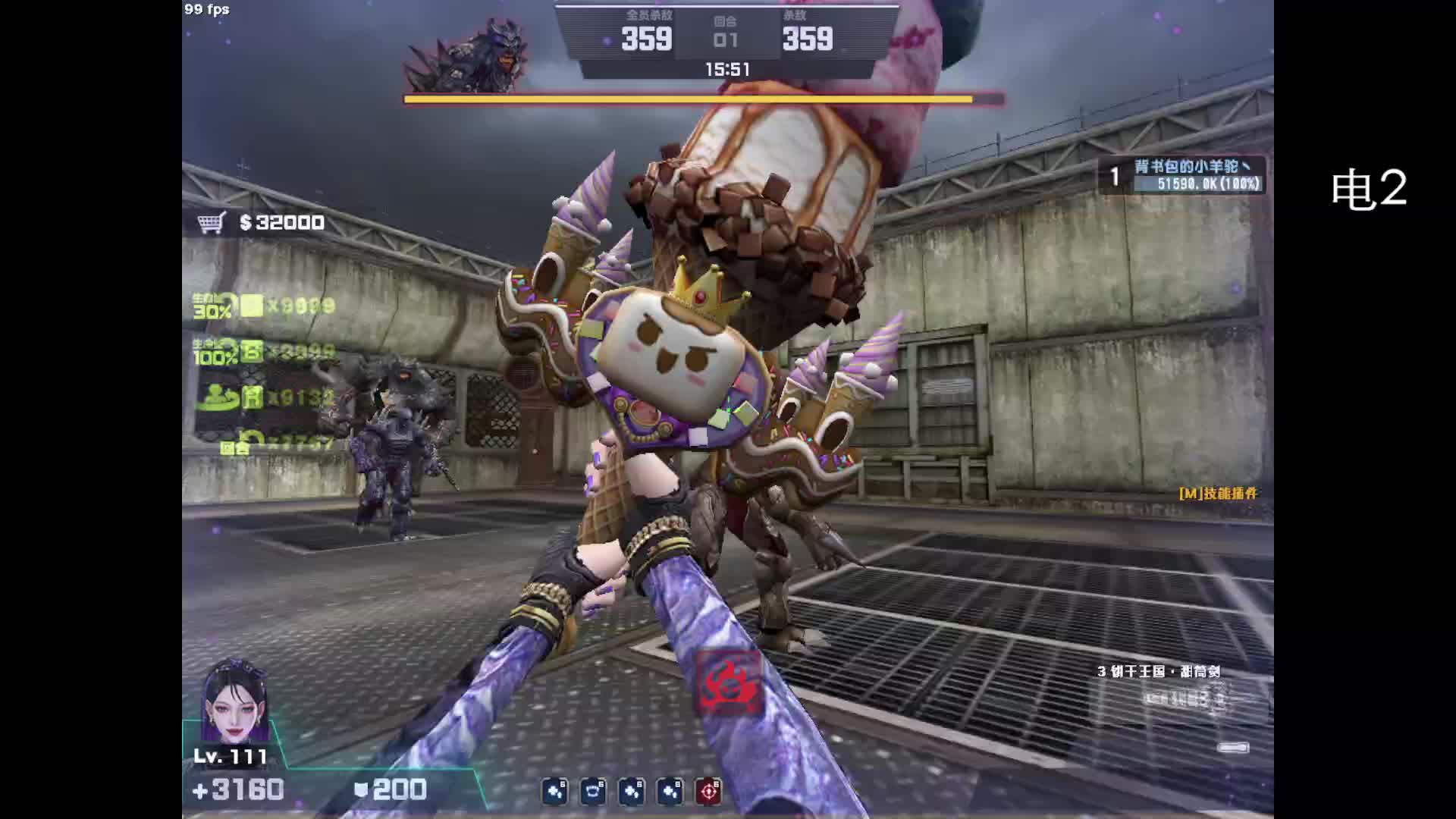The width and height of the screenshot is (1456, 819).
Task: Click the boss portrait above the health bar
Action: pyautogui.click(x=468, y=57)
